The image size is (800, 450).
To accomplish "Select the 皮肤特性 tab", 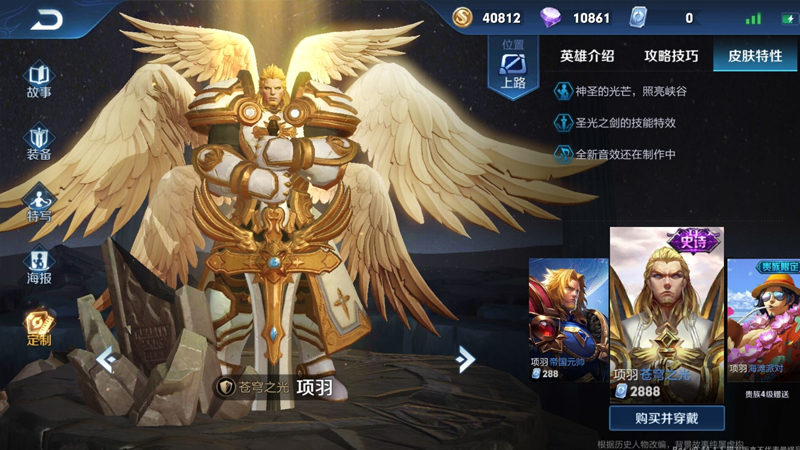I will [755, 56].
